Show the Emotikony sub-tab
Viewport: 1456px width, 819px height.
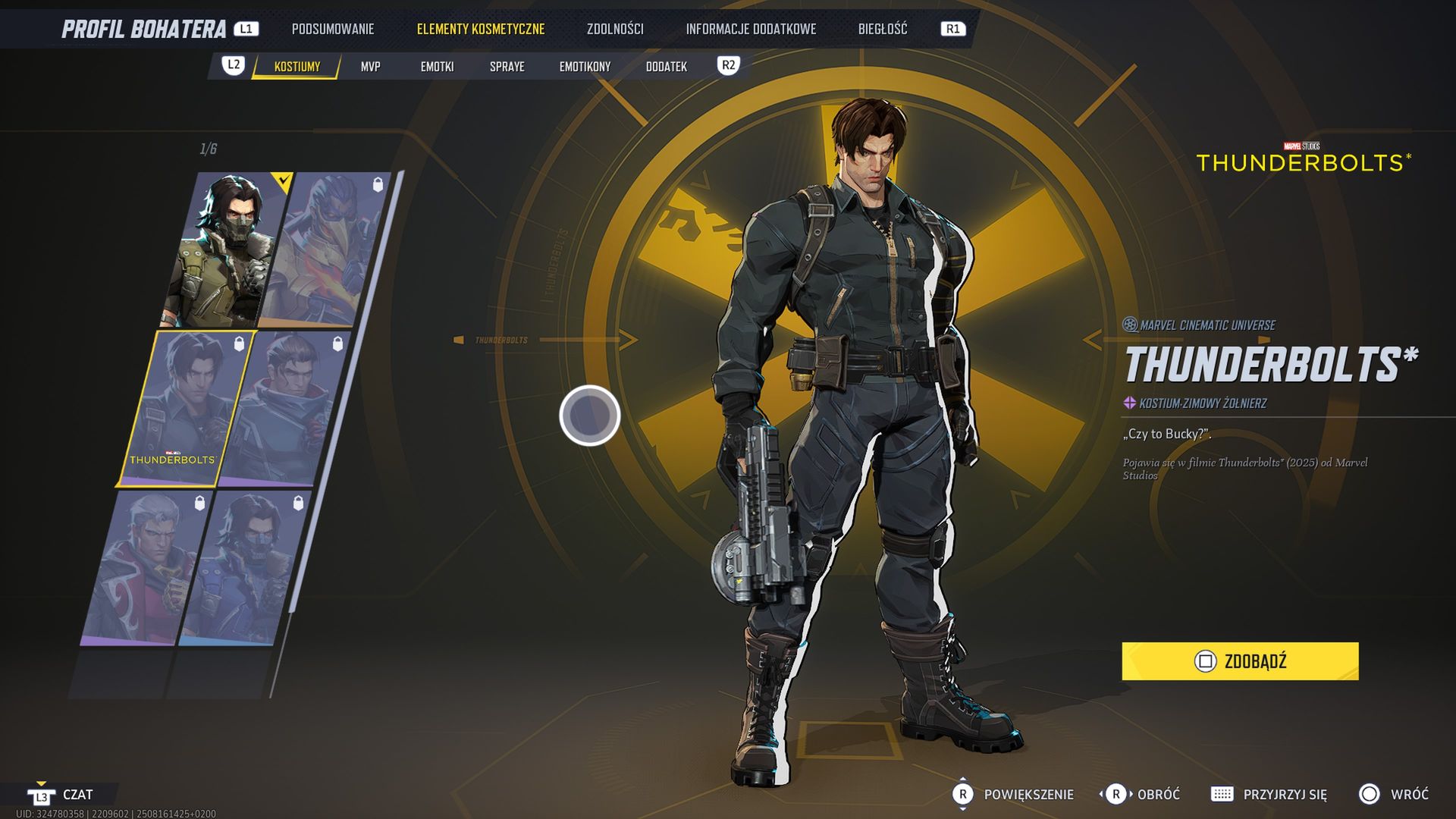[x=585, y=67]
